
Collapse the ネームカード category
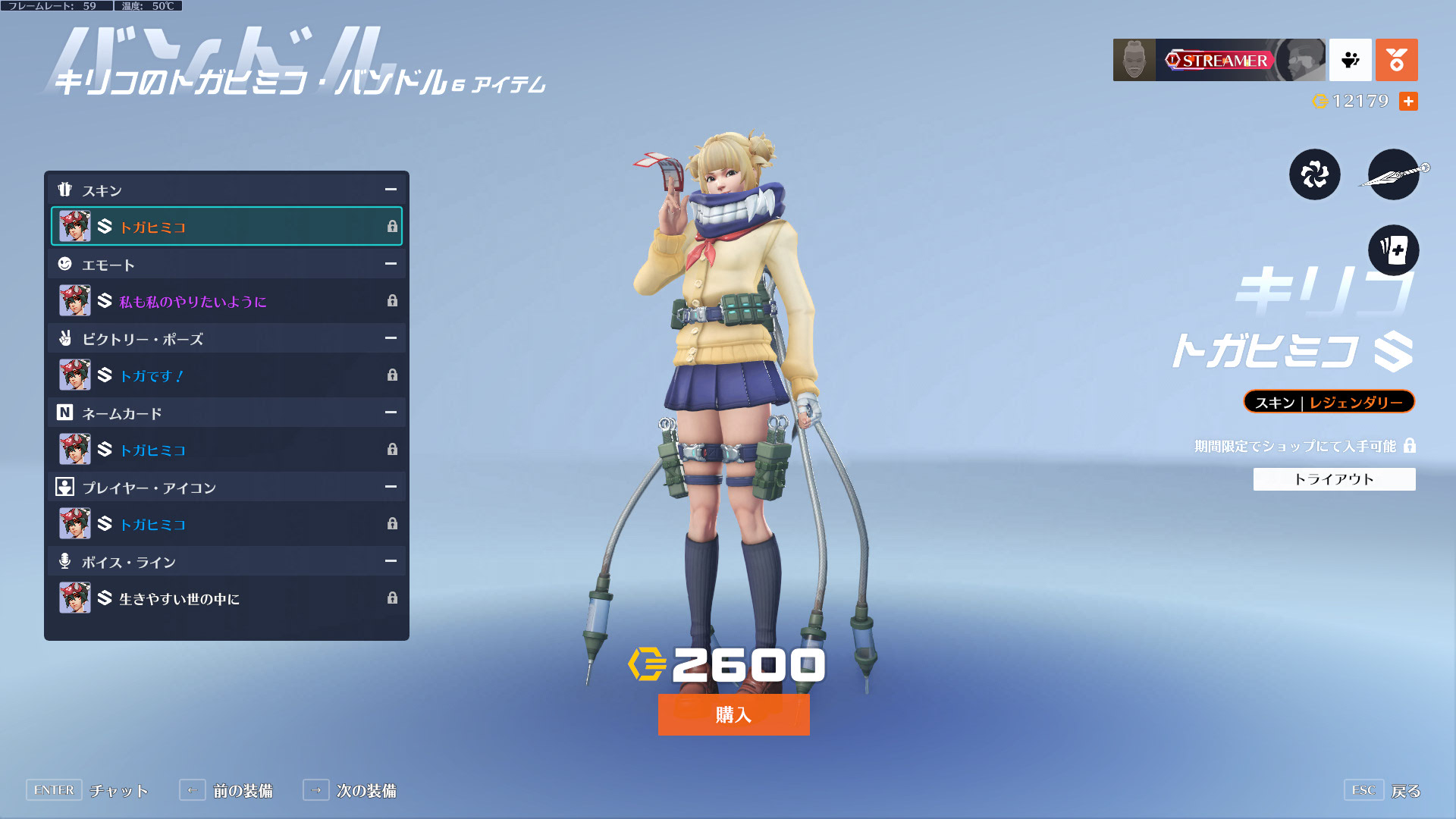[391, 413]
